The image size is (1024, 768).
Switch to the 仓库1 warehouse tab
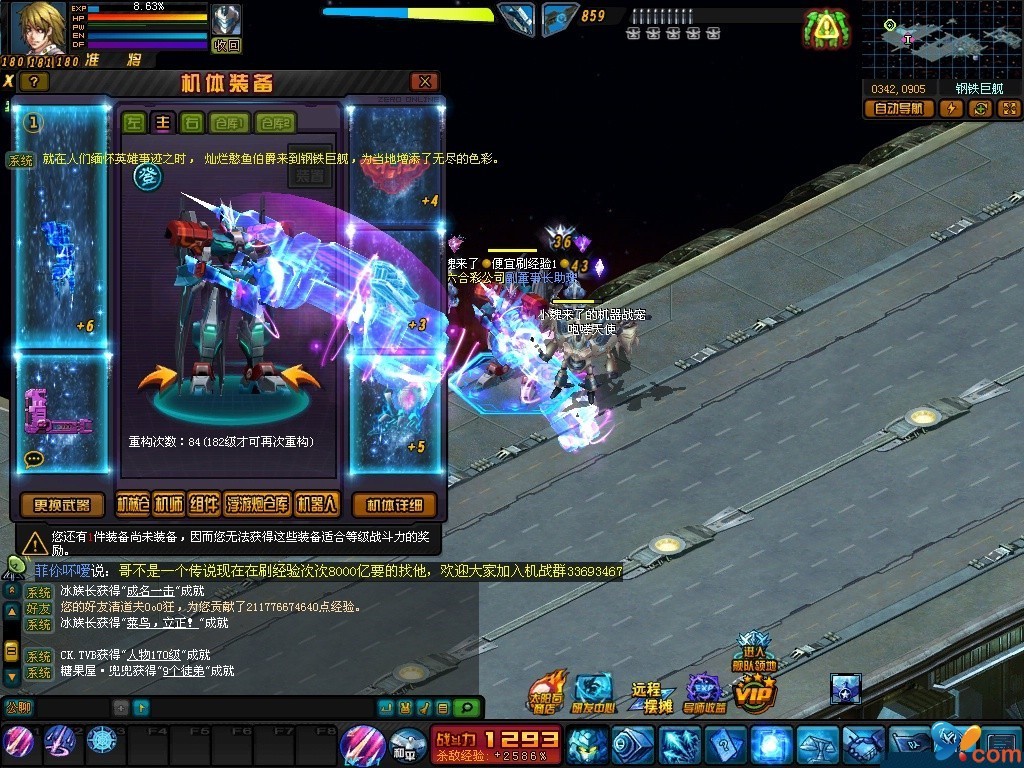[x=233, y=123]
